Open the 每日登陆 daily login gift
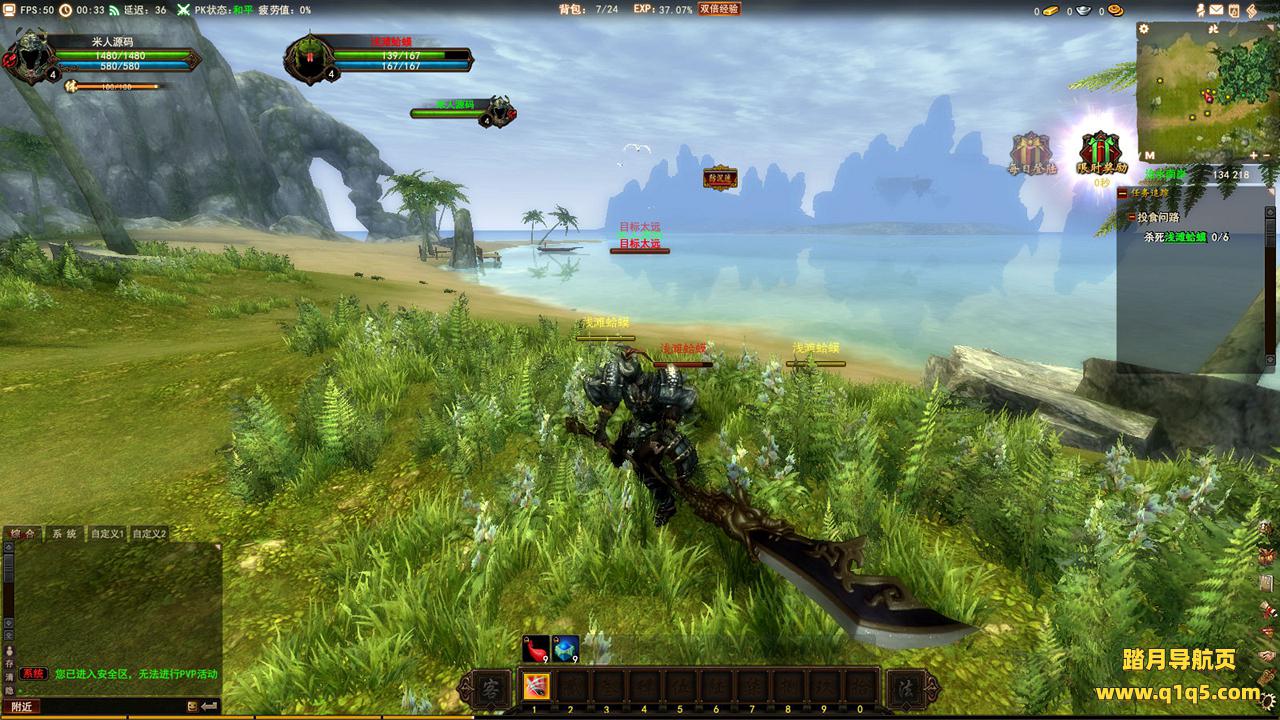 (1030, 154)
